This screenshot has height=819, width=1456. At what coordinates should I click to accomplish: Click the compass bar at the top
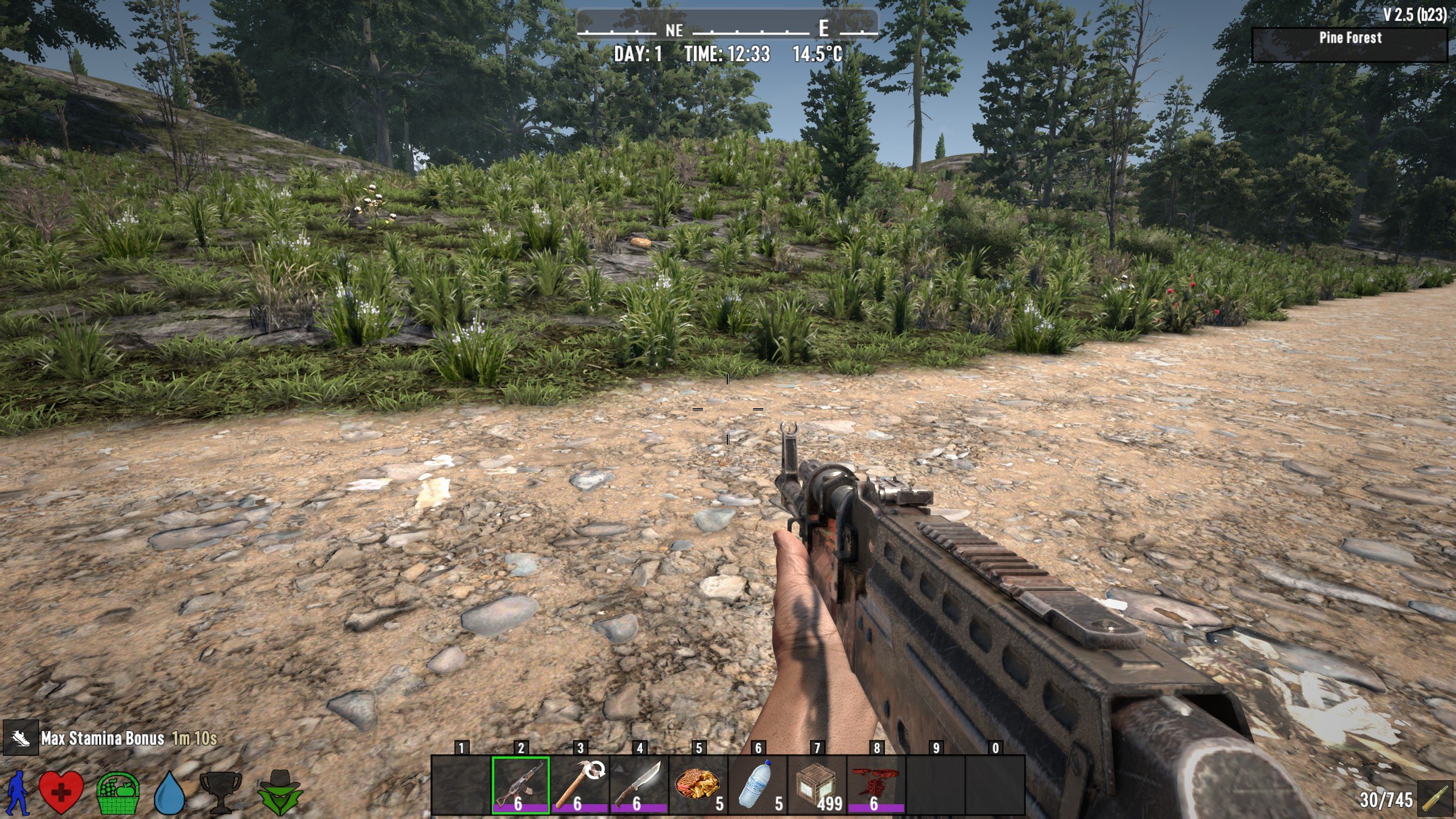click(x=727, y=26)
